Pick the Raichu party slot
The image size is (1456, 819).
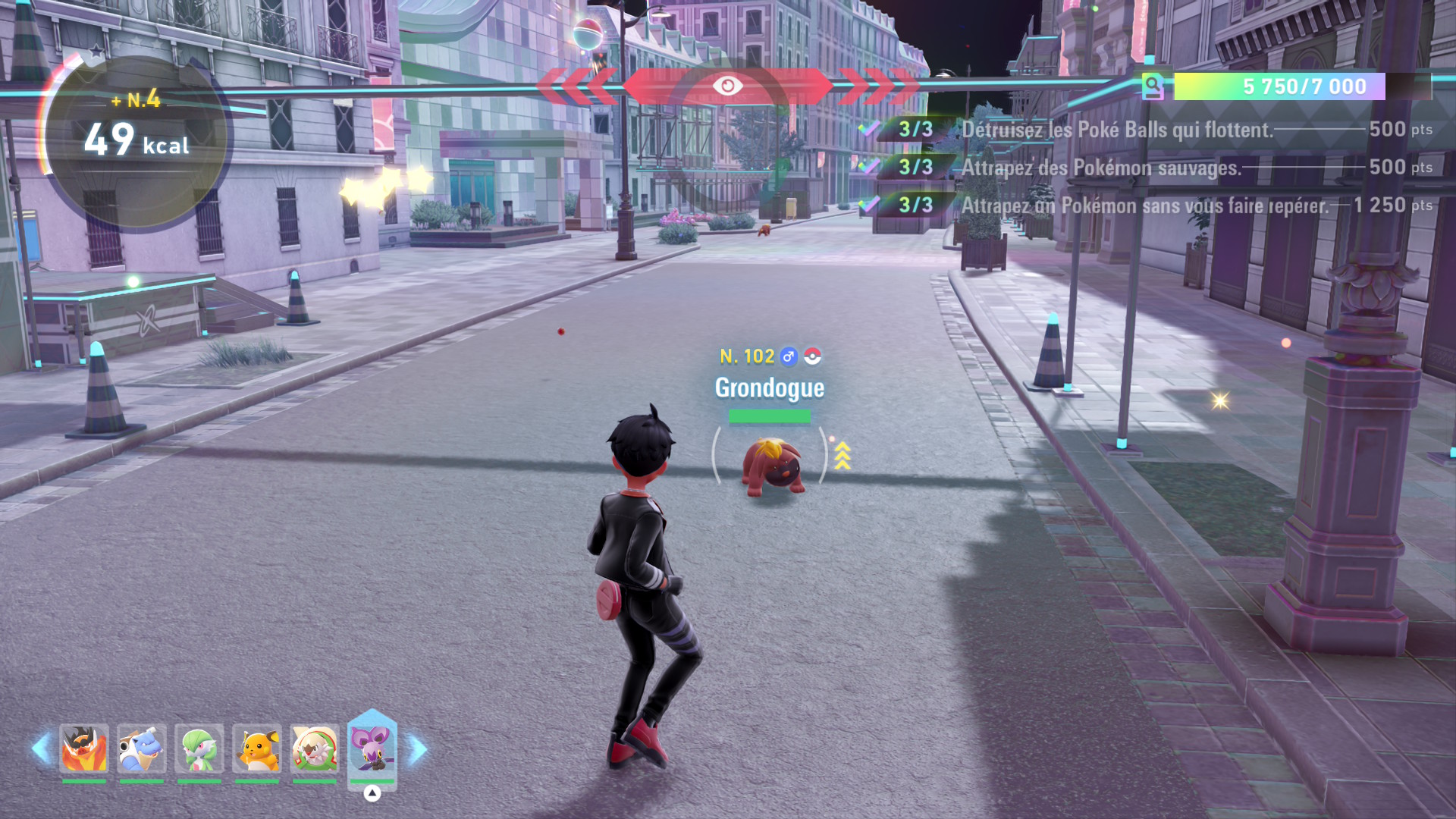pyautogui.click(x=257, y=749)
